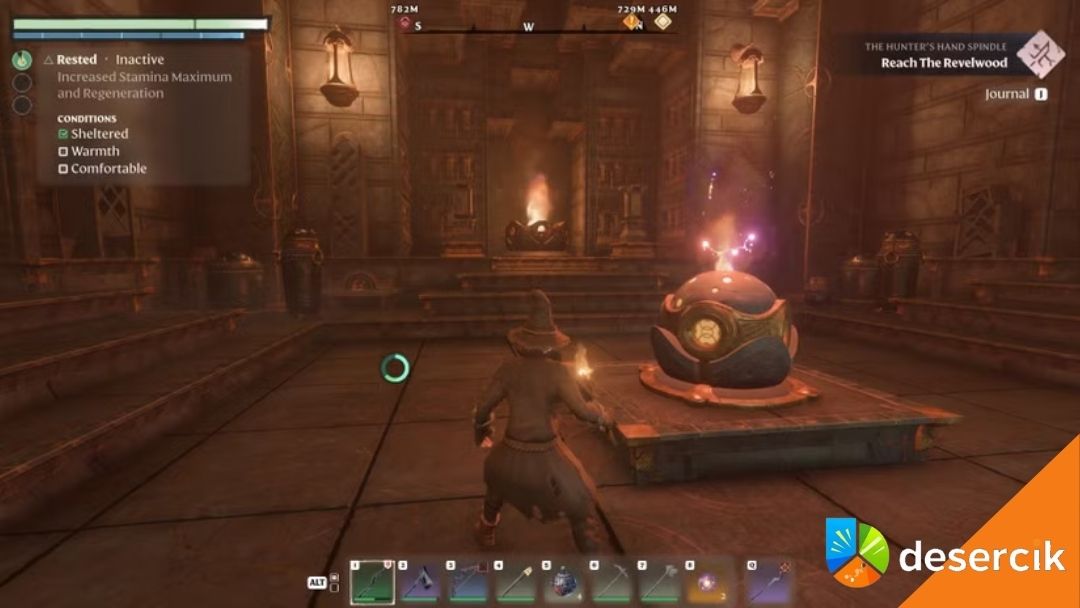
Task: Click the green Rested buff icon
Action: point(22,60)
